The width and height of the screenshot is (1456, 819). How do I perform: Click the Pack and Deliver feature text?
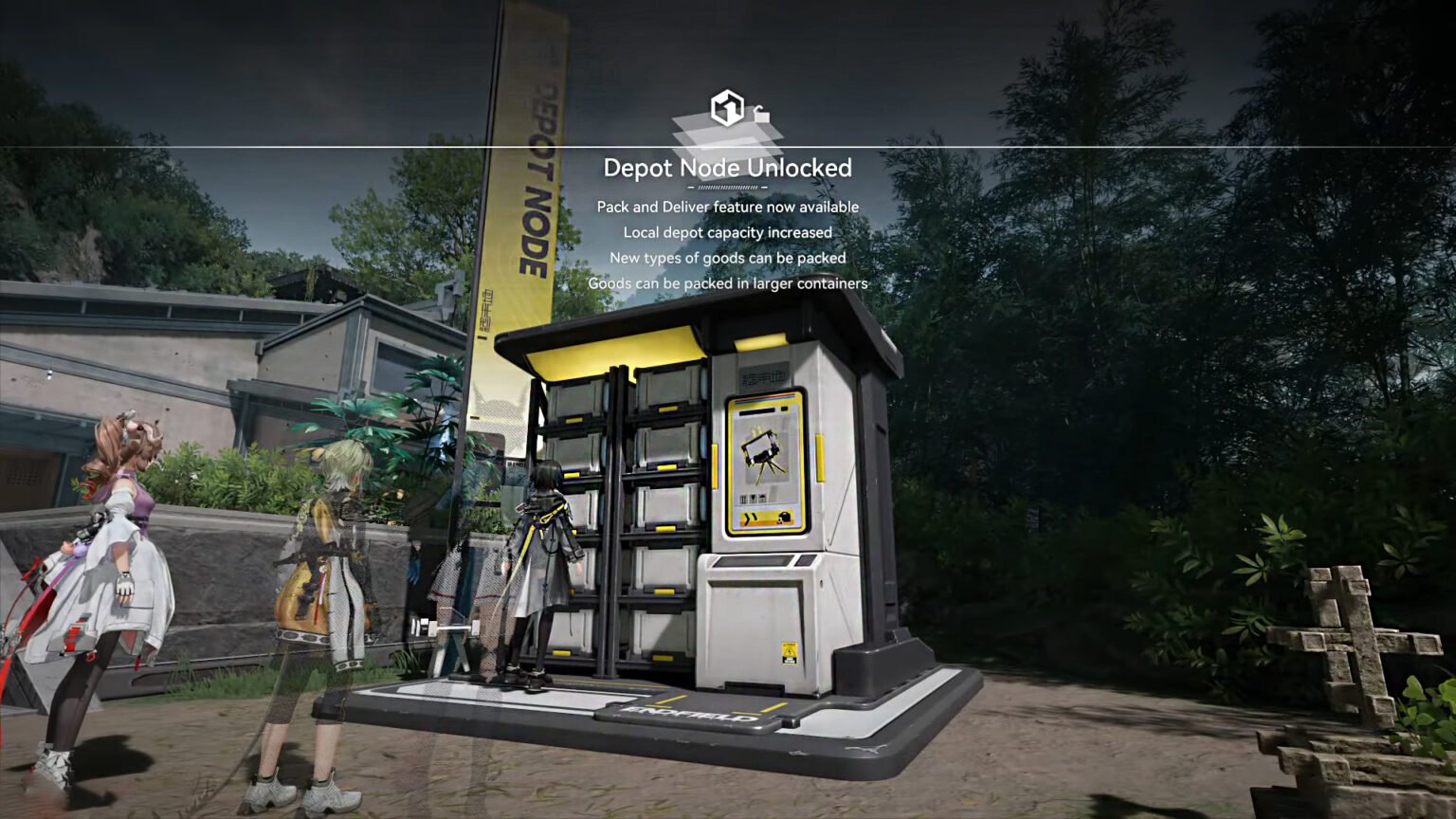[727, 206]
